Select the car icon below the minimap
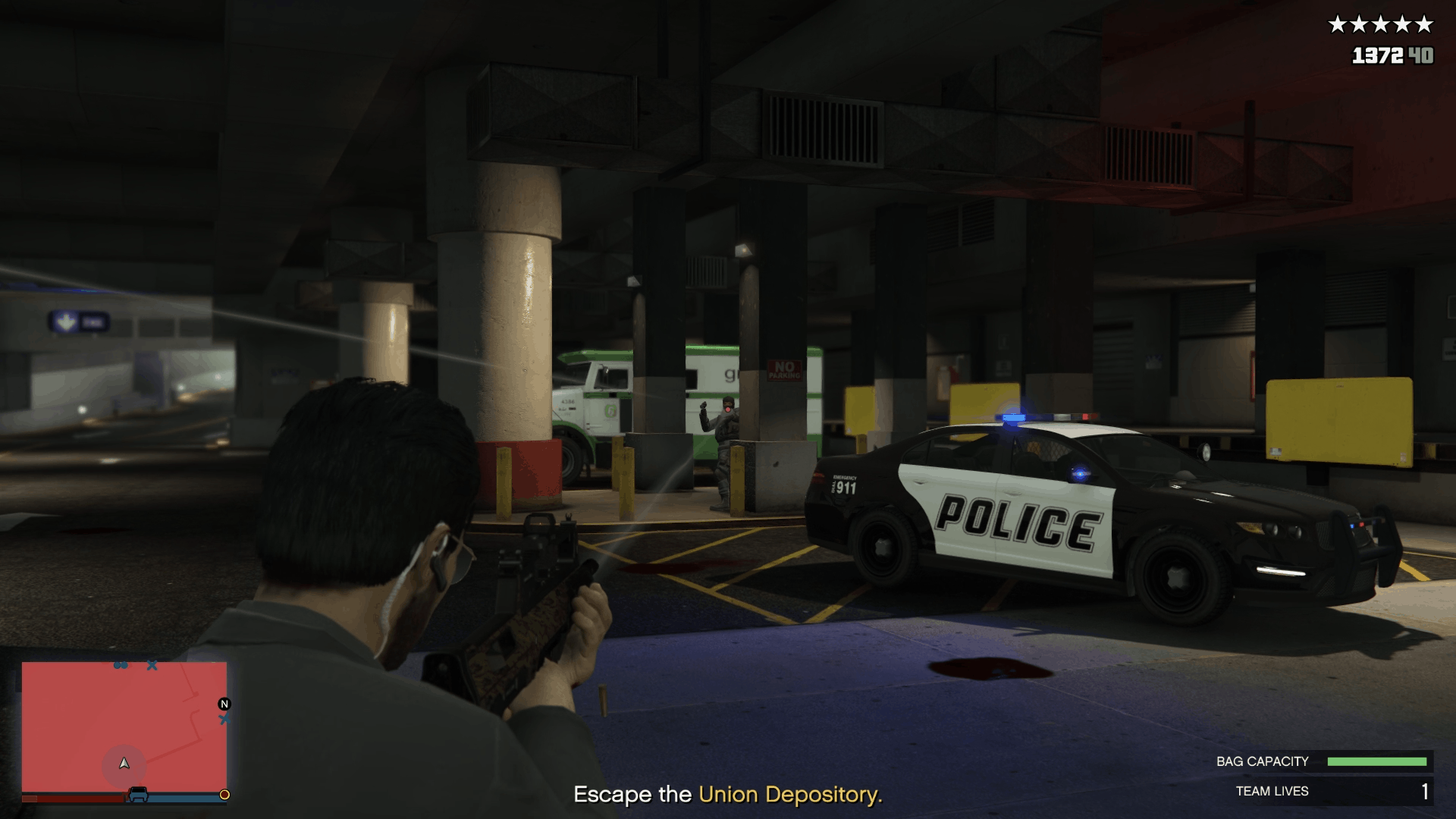This screenshot has height=819, width=1456. 138,793
